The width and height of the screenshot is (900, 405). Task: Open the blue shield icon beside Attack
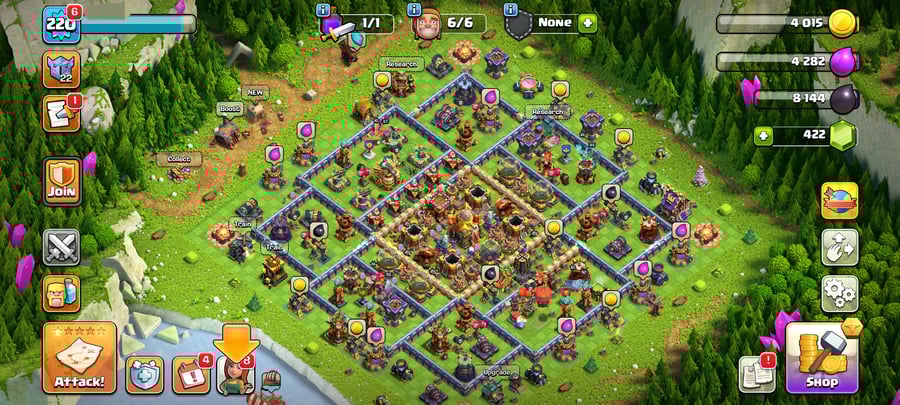[144, 374]
